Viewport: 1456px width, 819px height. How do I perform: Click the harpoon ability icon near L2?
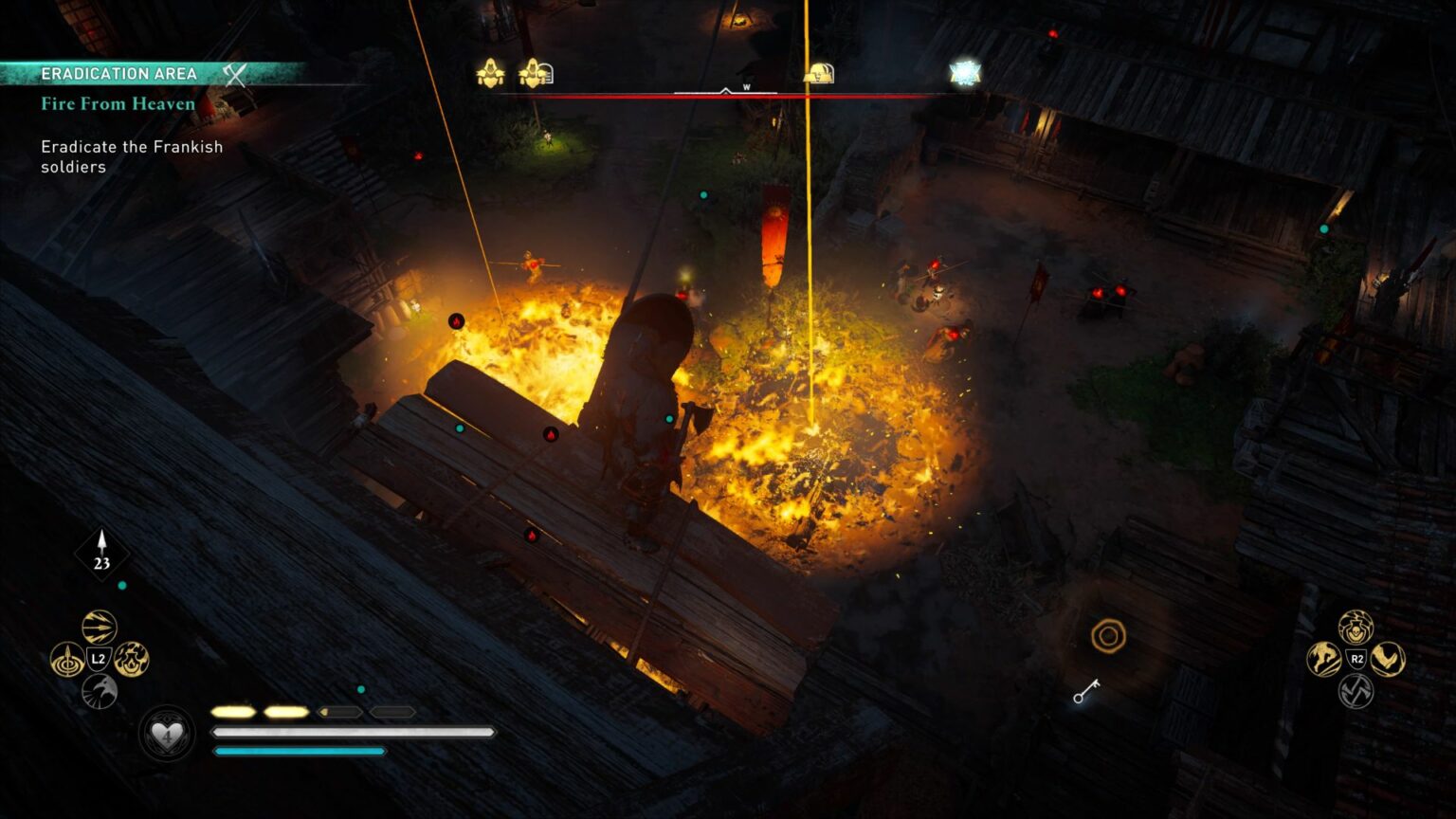(68, 660)
